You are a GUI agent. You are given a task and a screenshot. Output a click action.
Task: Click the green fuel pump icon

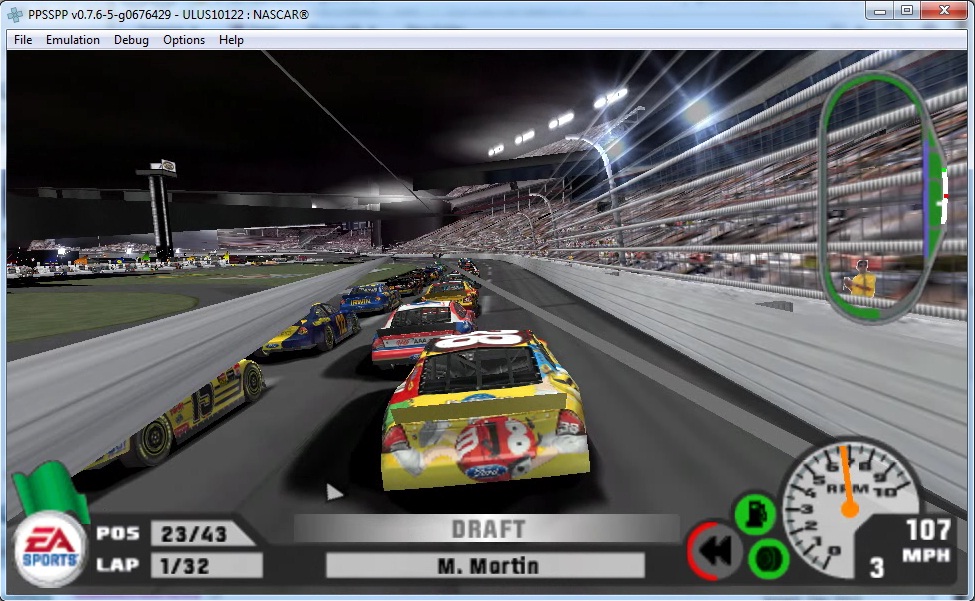click(755, 514)
